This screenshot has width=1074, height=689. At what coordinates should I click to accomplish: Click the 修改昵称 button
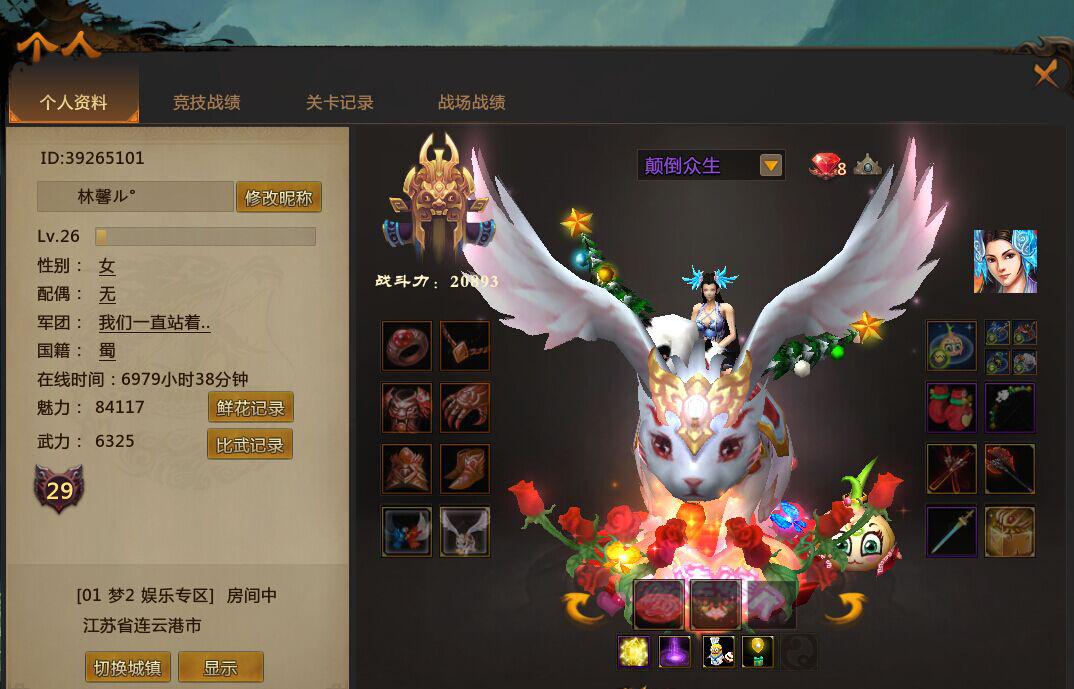[279, 197]
